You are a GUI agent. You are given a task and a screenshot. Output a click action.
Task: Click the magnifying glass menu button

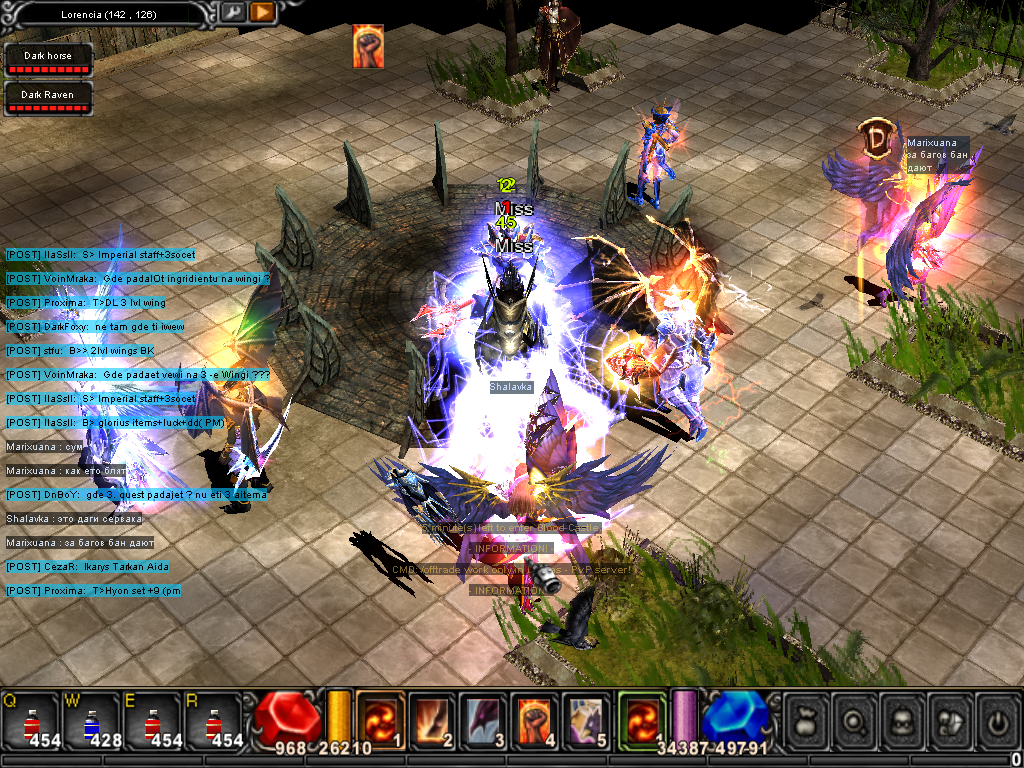[x=857, y=718]
